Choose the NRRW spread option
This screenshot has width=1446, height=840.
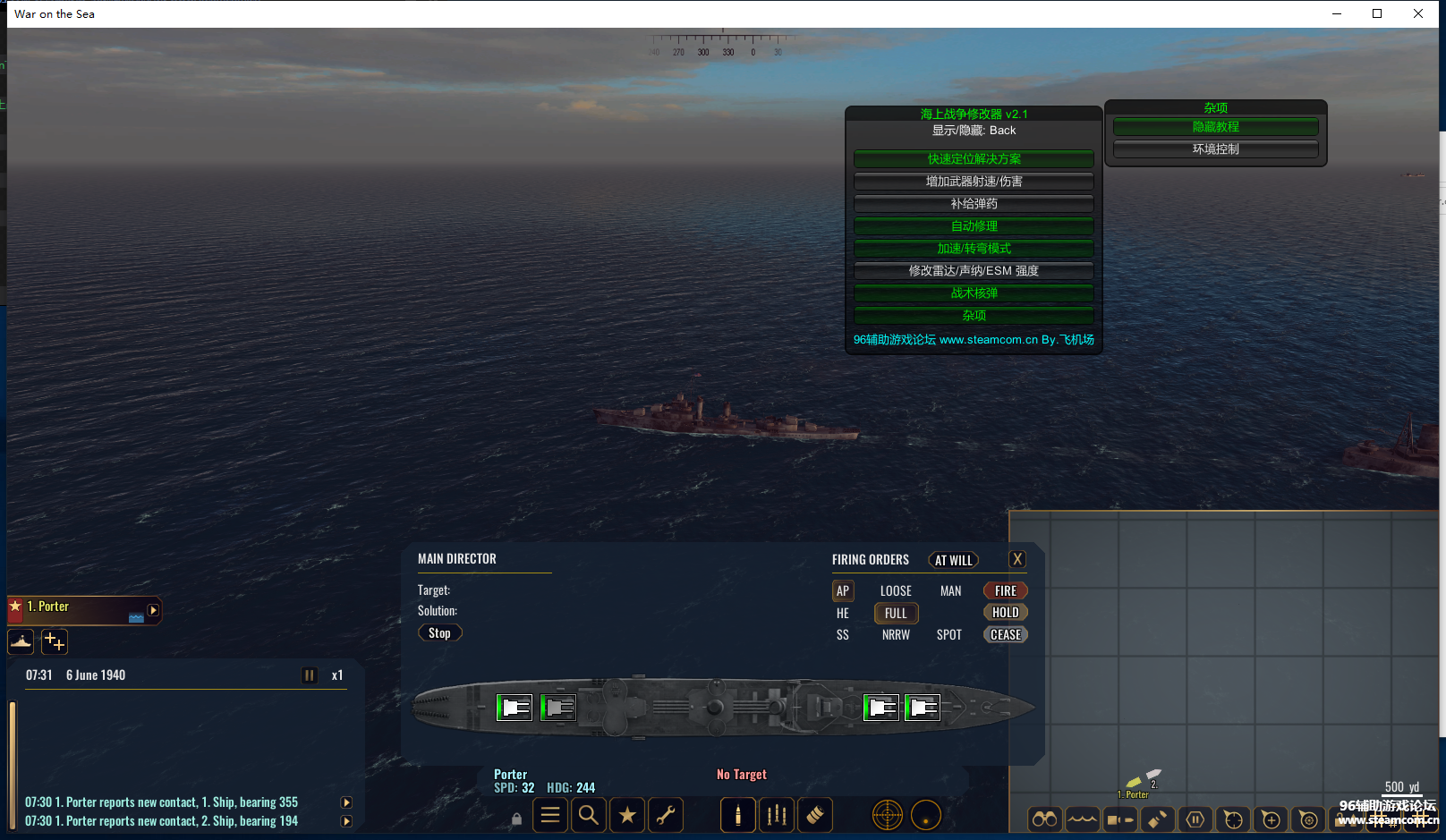pyautogui.click(x=896, y=635)
